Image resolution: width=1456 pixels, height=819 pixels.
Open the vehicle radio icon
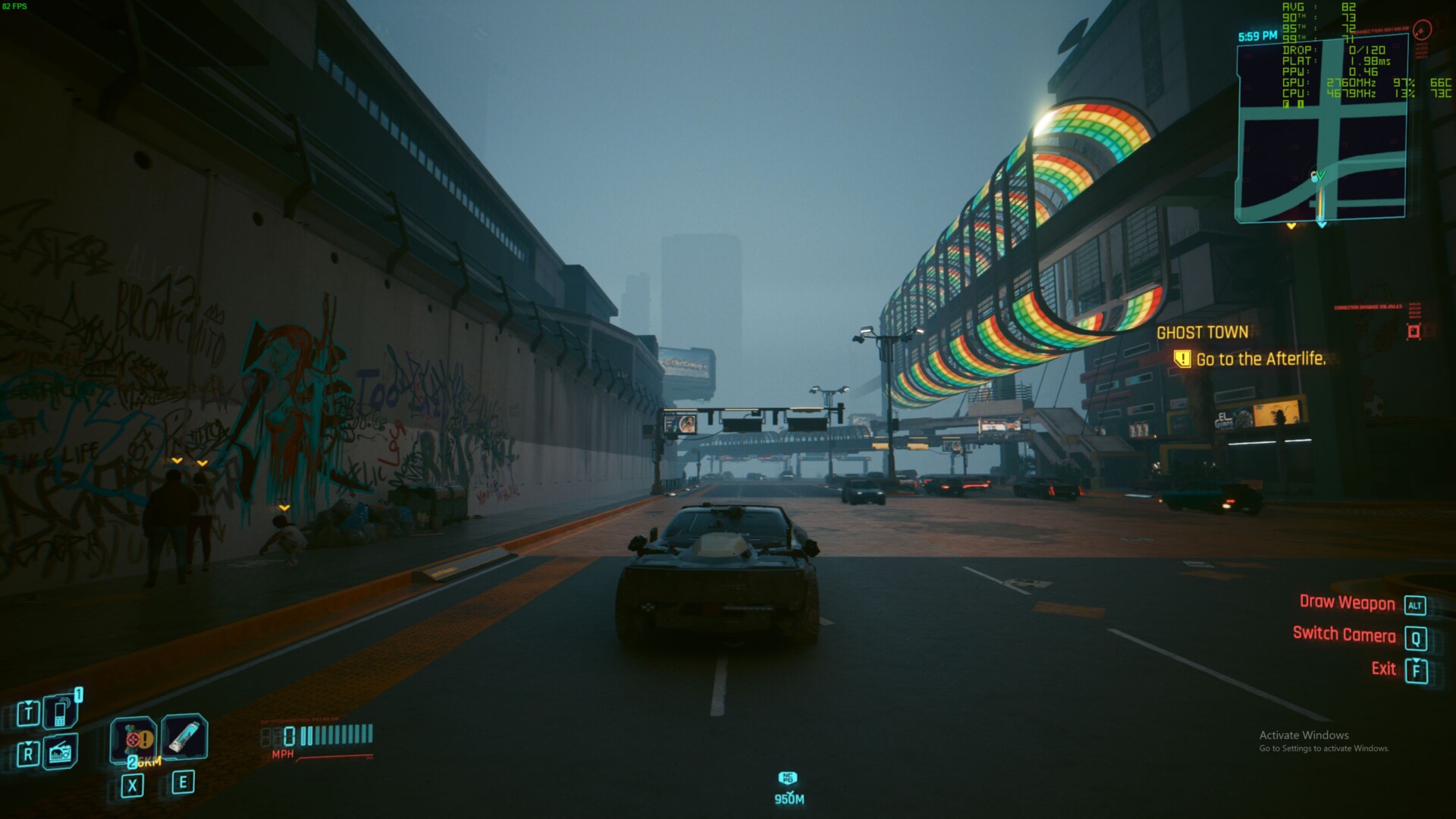pos(61,752)
